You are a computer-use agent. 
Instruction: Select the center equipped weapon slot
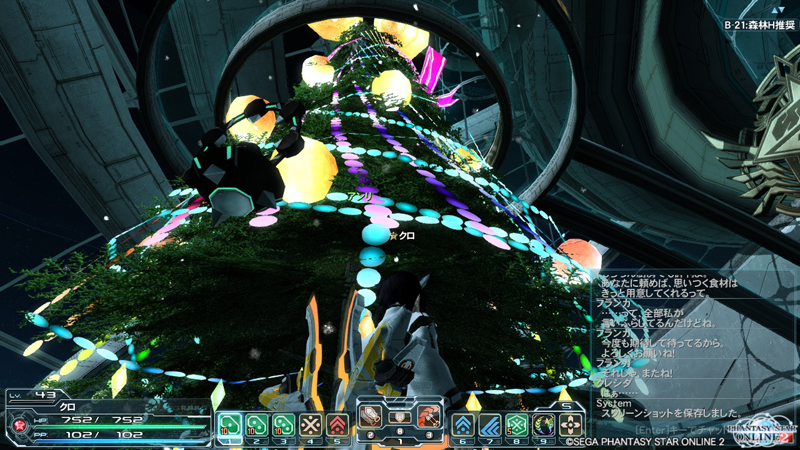click(x=401, y=414)
